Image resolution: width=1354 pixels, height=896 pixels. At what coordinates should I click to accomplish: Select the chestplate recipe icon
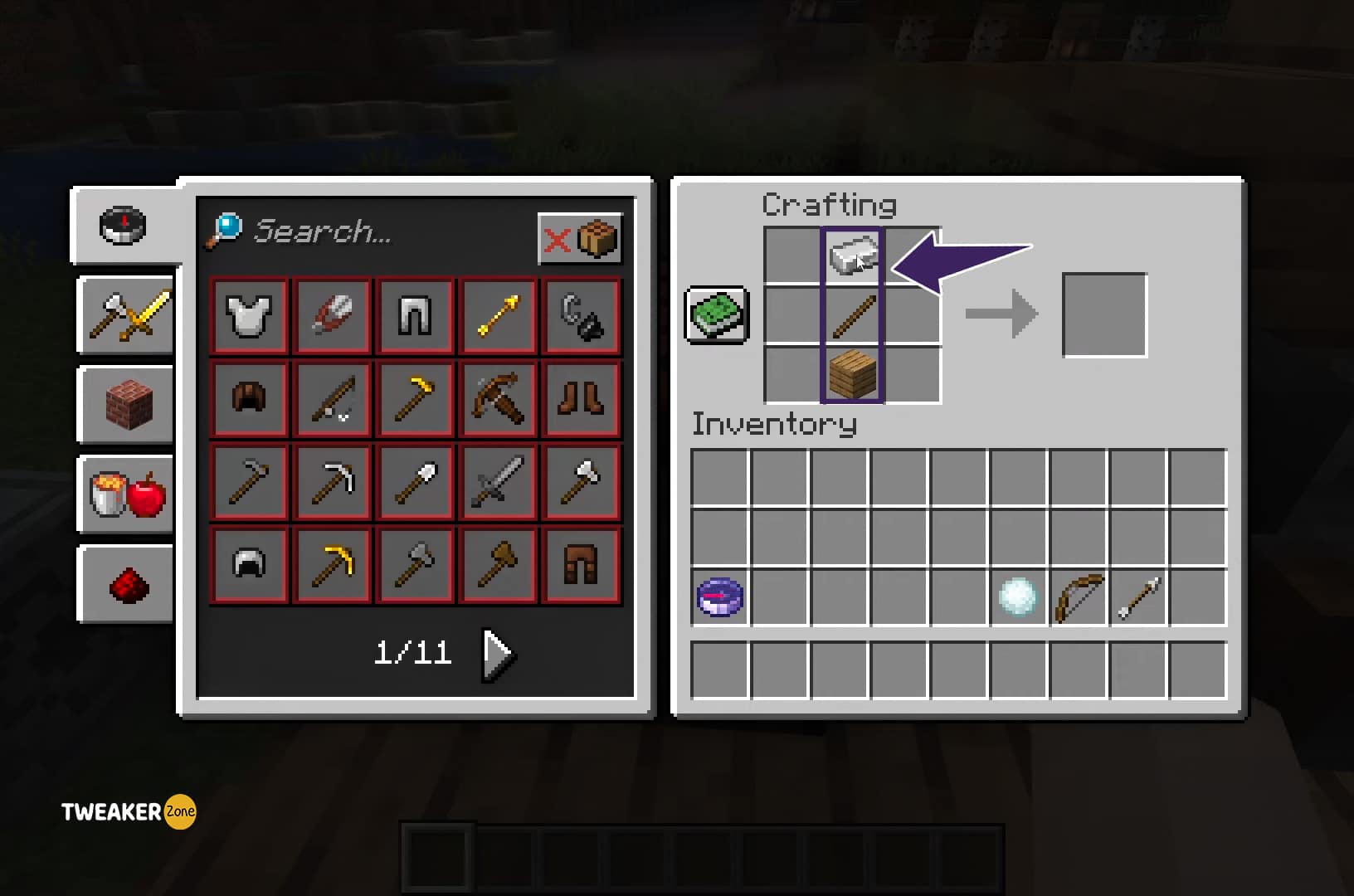pos(249,315)
